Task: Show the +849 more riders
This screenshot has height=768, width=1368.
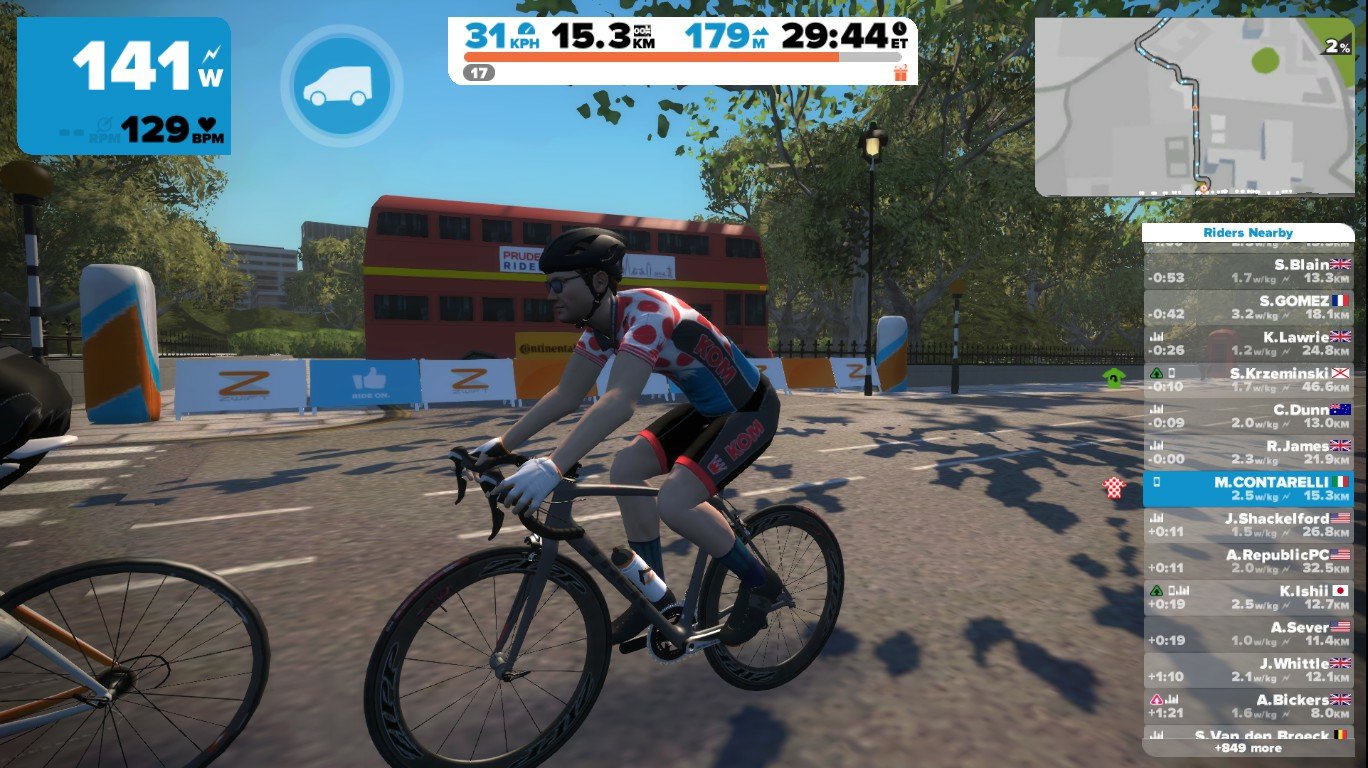Action: tap(1248, 748)
